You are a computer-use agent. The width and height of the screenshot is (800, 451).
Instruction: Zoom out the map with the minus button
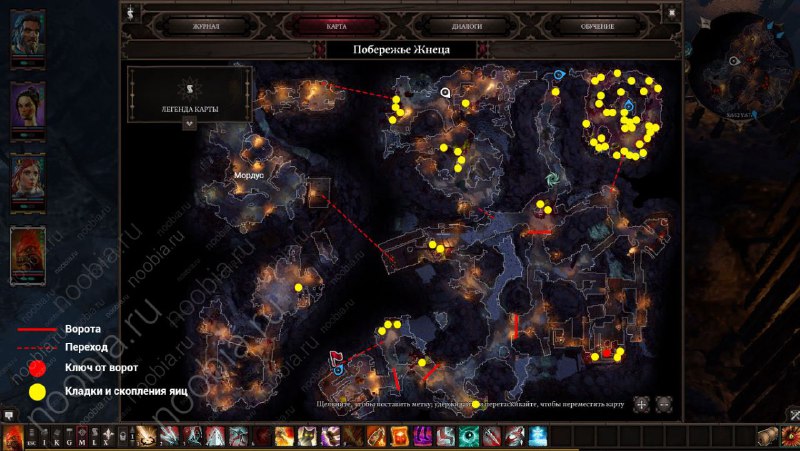(x=664, y=404)
